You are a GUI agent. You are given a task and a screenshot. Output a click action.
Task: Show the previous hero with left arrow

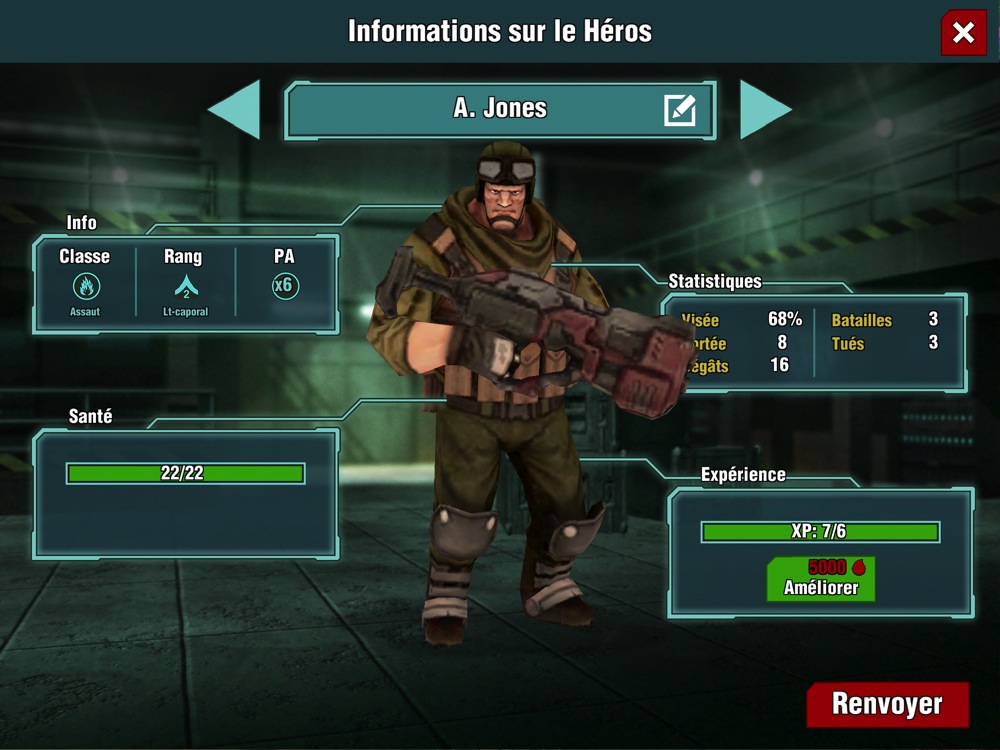click(235, 109)
